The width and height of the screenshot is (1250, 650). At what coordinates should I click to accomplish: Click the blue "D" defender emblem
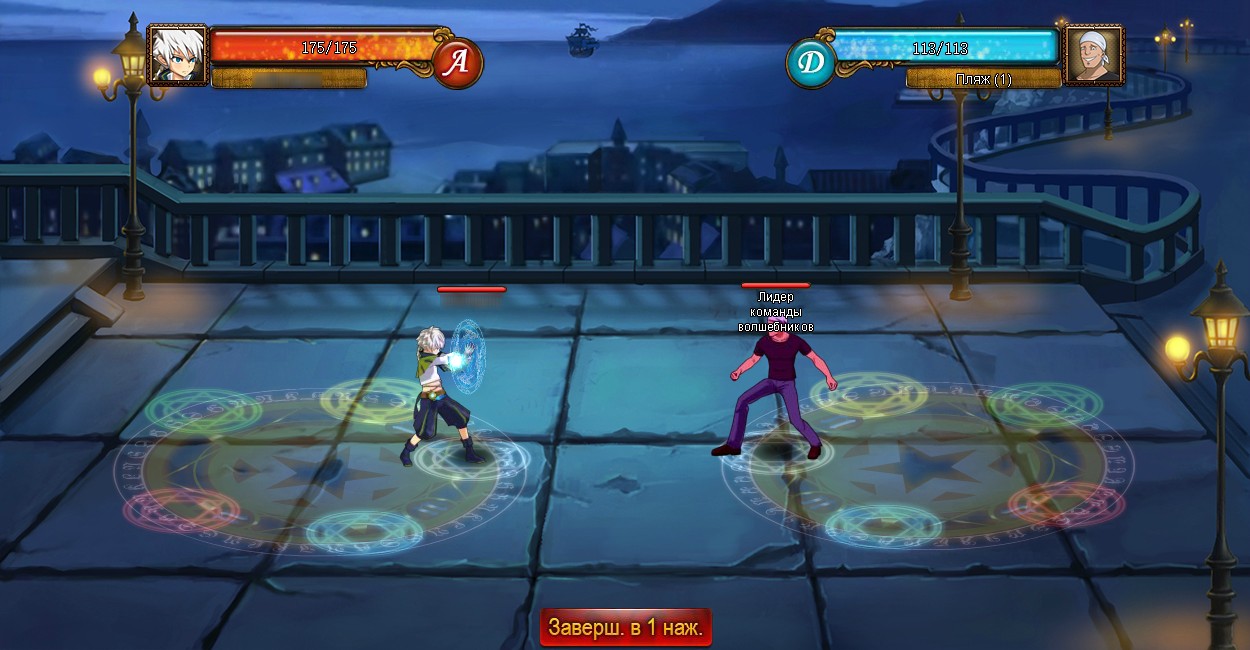pyautogui.click(x=811, y=63)
